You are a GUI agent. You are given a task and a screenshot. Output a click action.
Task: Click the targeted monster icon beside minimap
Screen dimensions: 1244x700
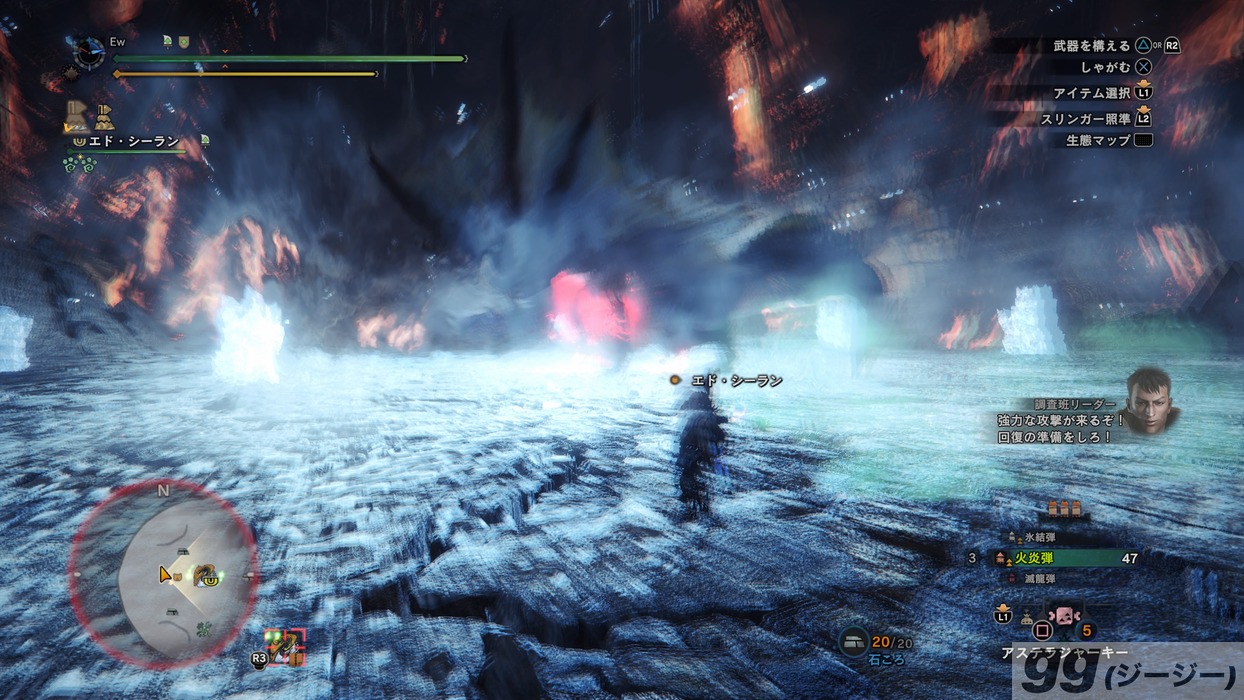click(285, 647)
